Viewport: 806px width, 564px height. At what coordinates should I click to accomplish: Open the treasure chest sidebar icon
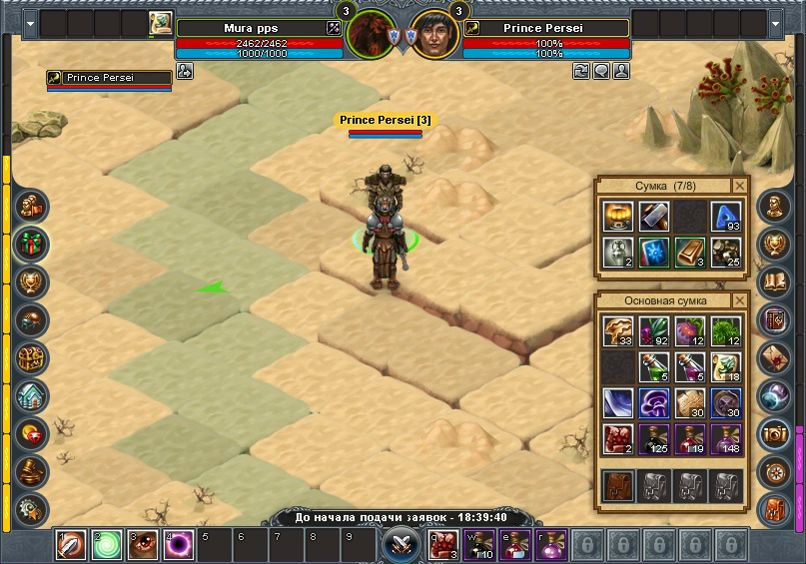tap(32, 358)
